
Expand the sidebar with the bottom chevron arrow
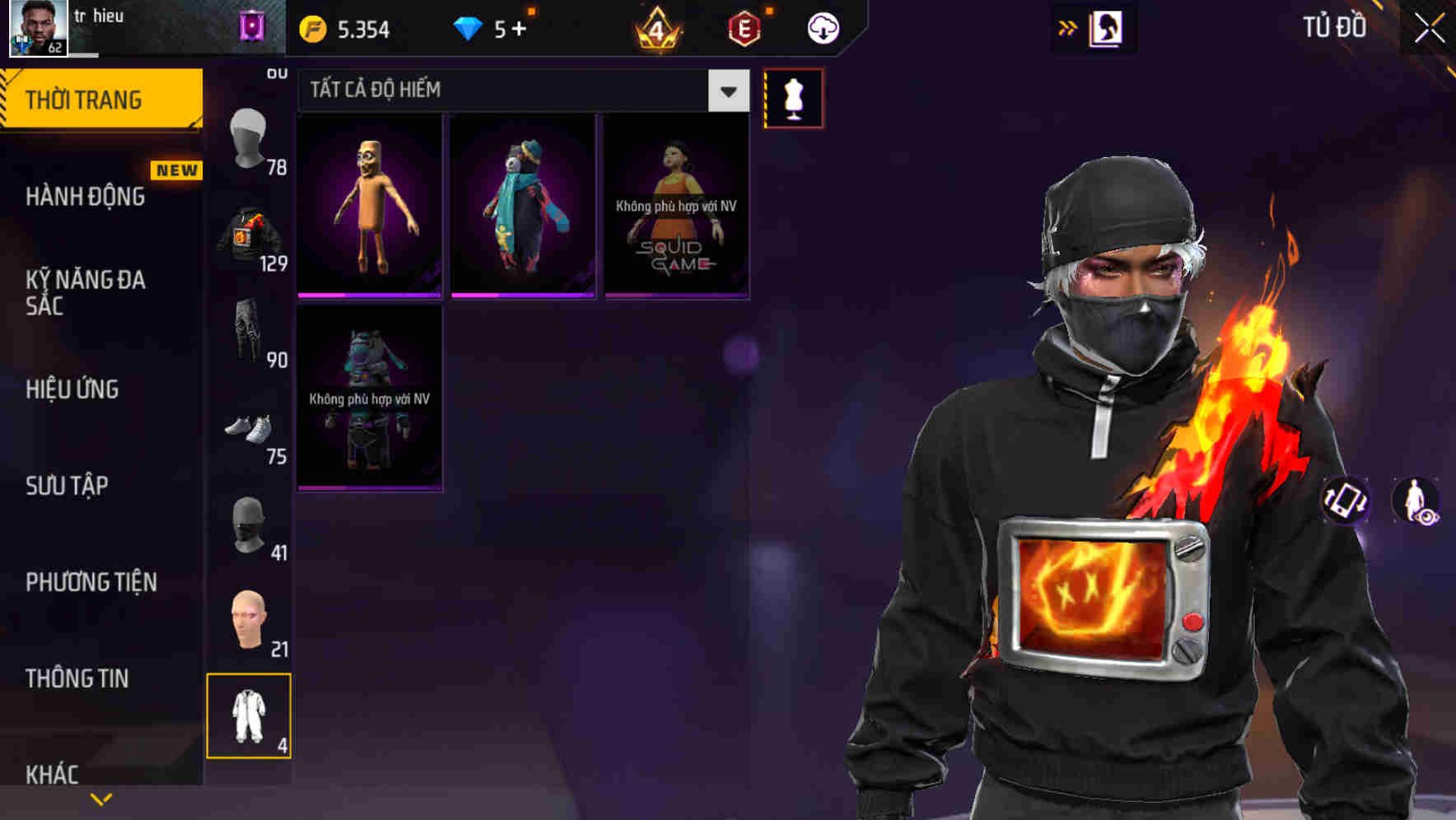(x=100, y=797)
